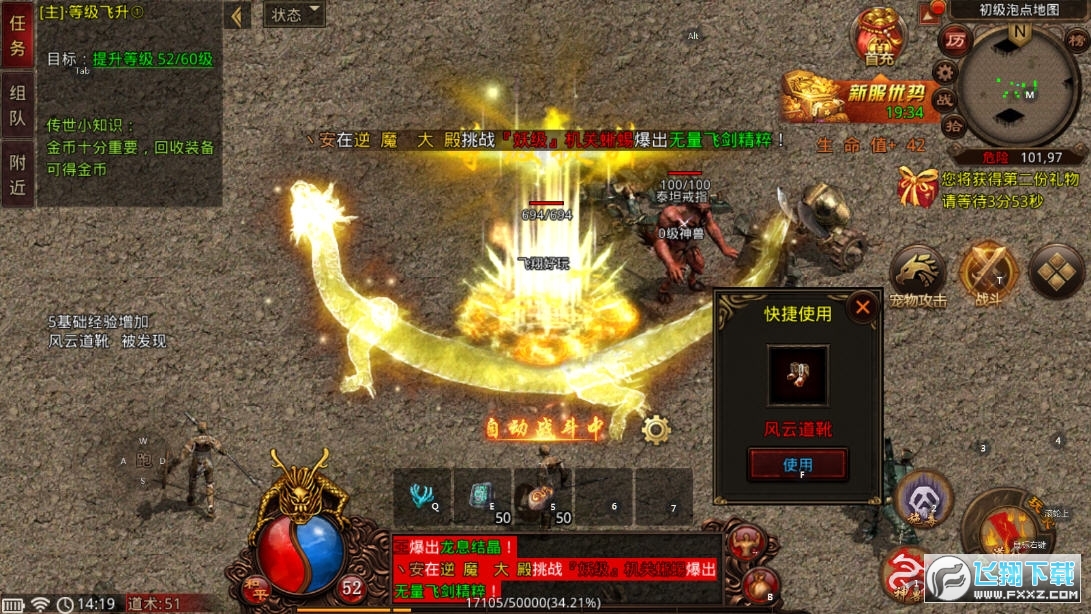The image size is (1091, 614).
Task: Open the four-diamond menu button
Action: click(x=1056, y=270)
